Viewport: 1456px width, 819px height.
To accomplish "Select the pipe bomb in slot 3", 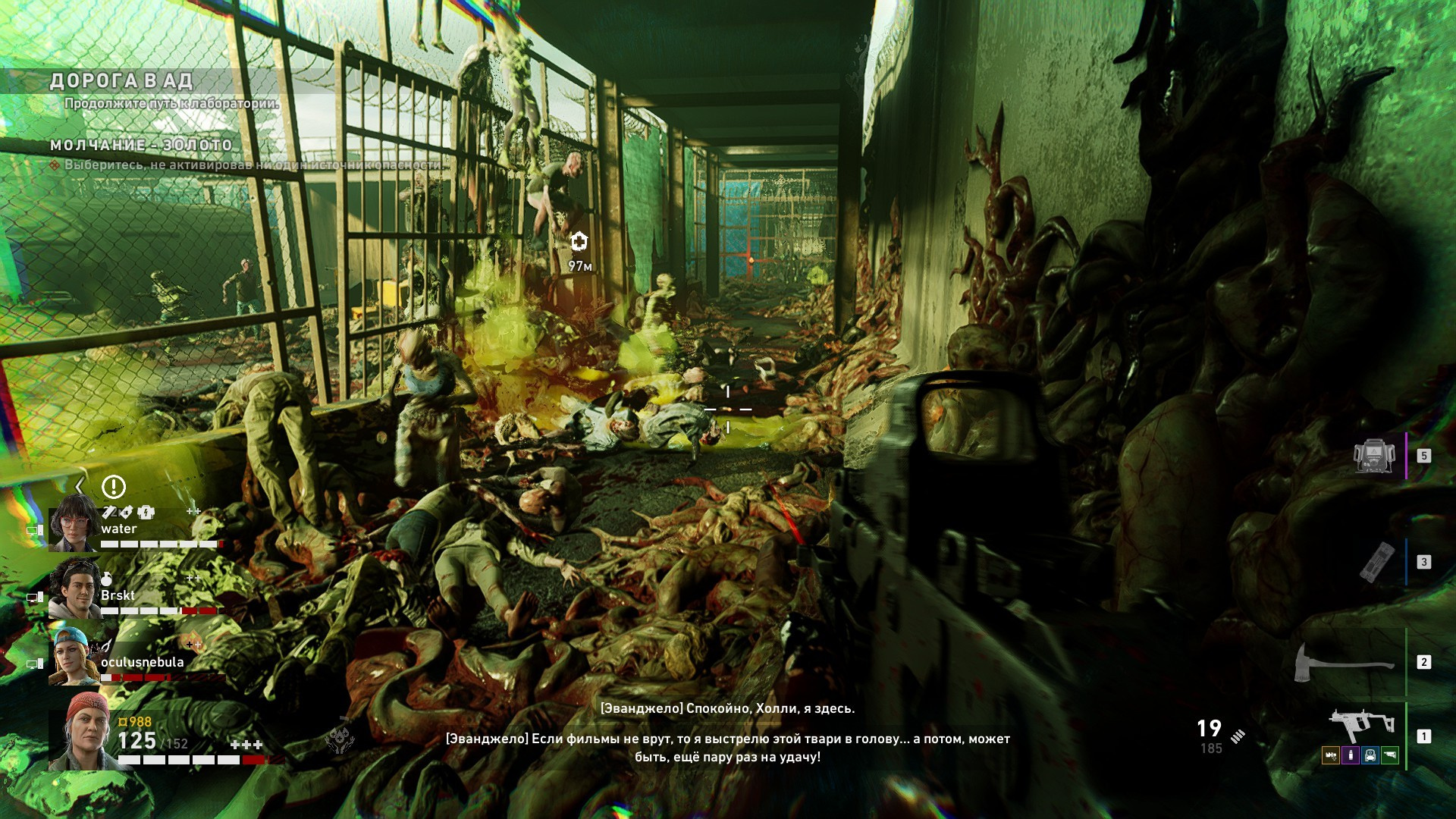I will (x=1379, y=562).
